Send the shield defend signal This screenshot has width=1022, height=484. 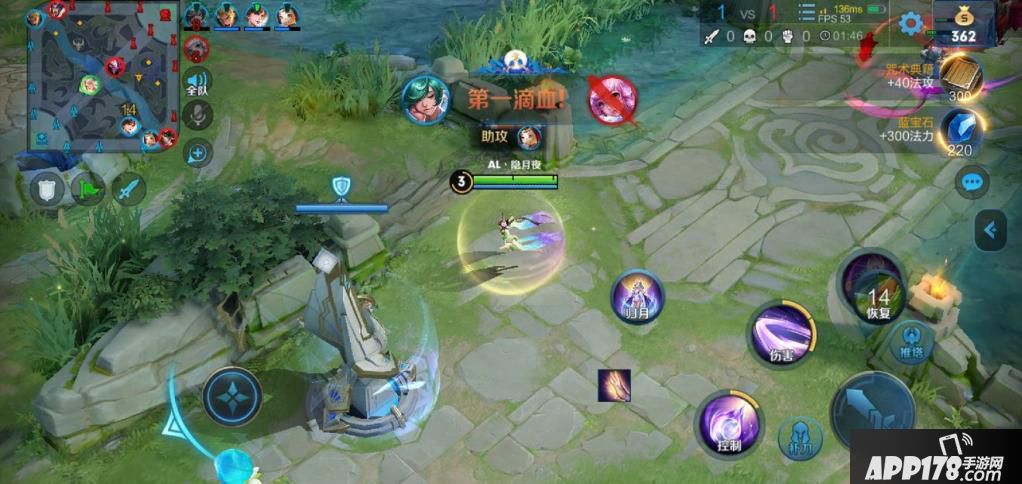(x=46, y=190)
